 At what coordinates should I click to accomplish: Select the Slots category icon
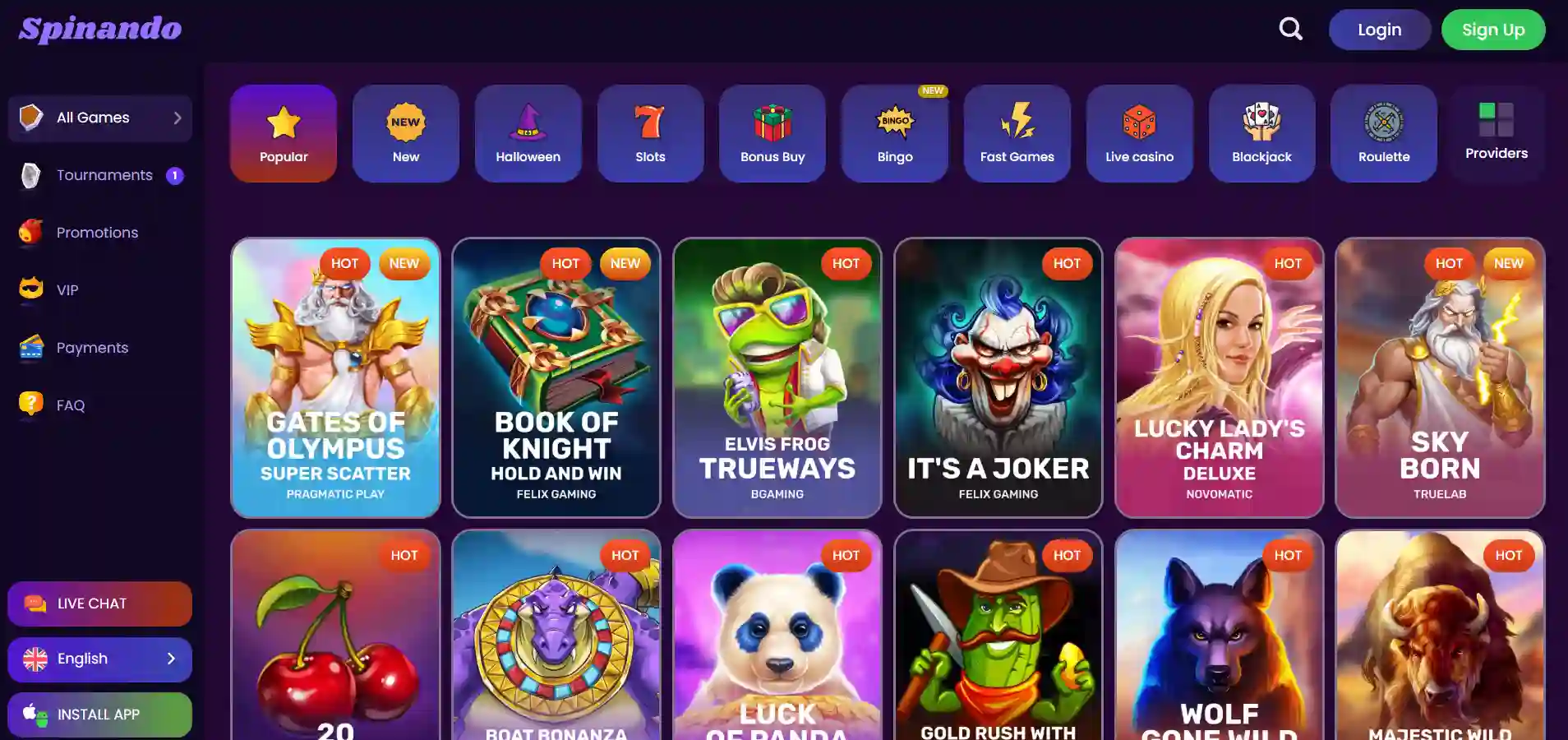[x=650, y=123]
